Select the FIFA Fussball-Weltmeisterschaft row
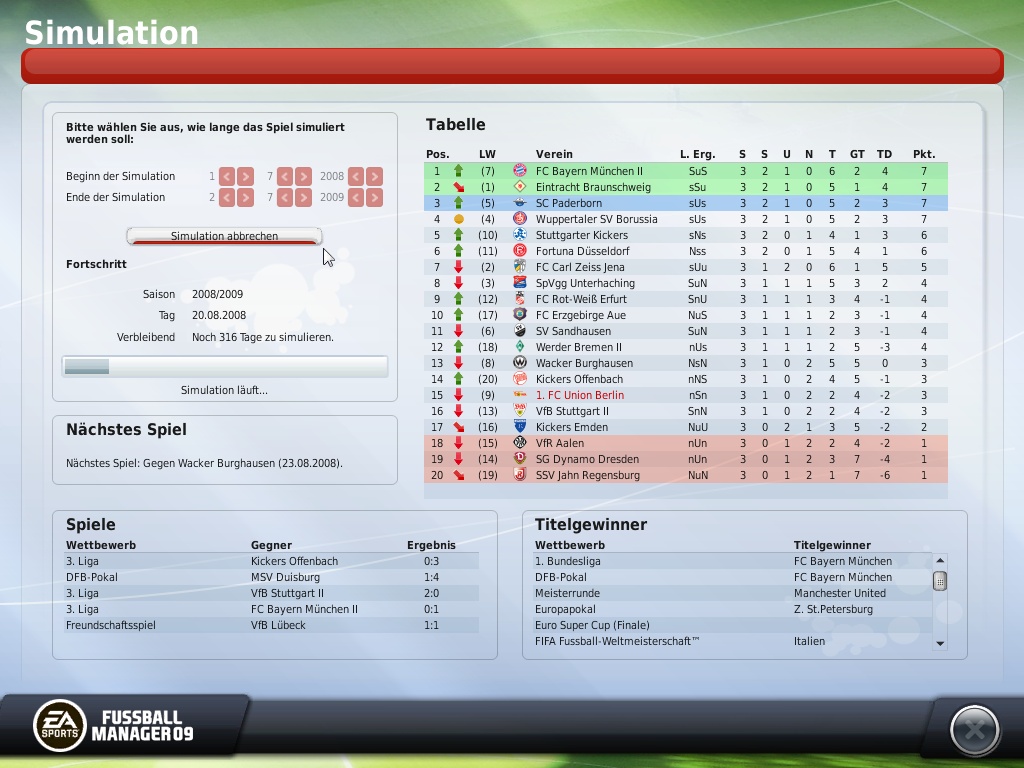The image size is (1024, 768). tap(730, 641)
